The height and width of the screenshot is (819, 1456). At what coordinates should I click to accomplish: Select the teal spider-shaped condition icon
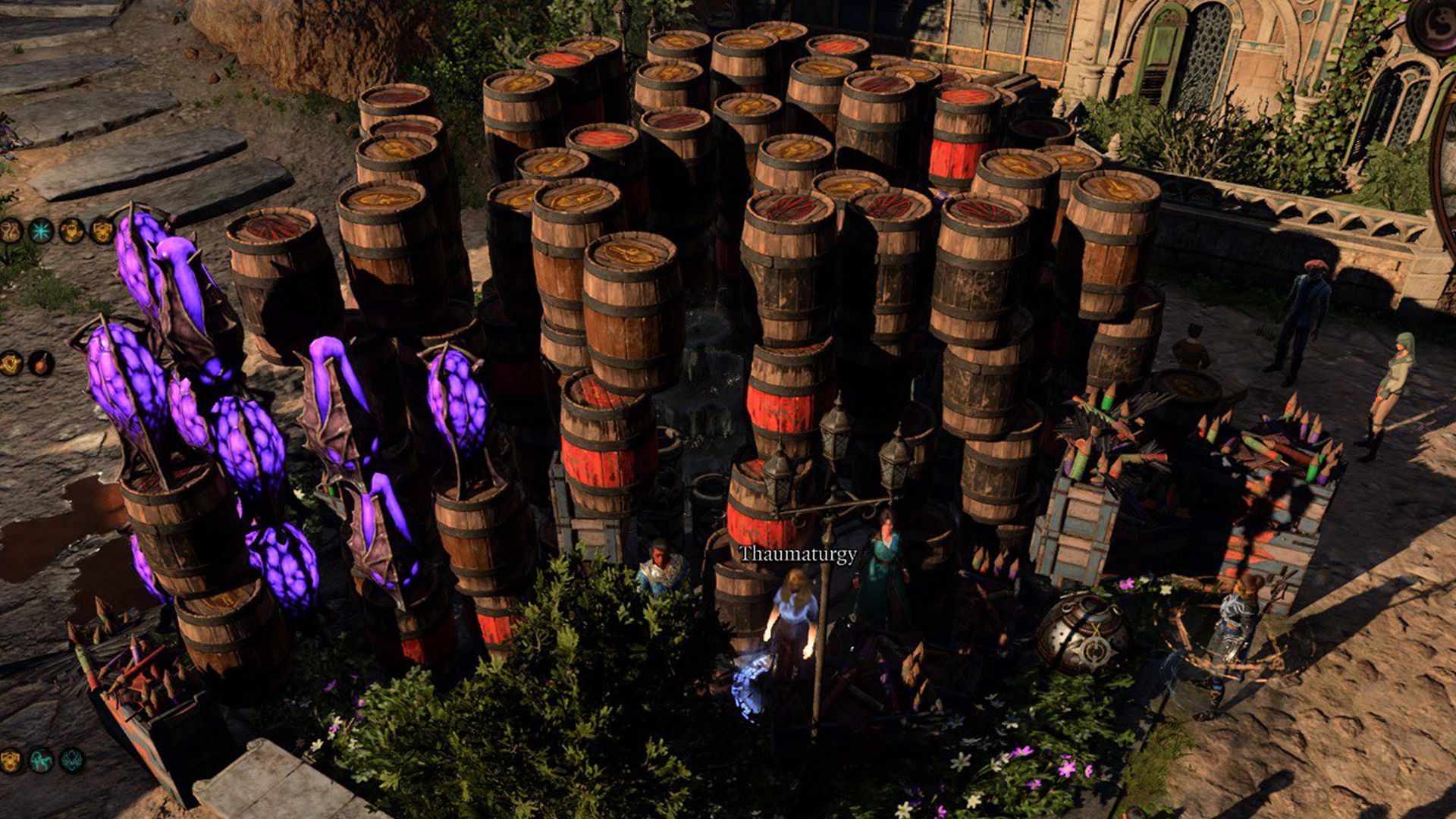pyautogui.click(x=71, y=762)
